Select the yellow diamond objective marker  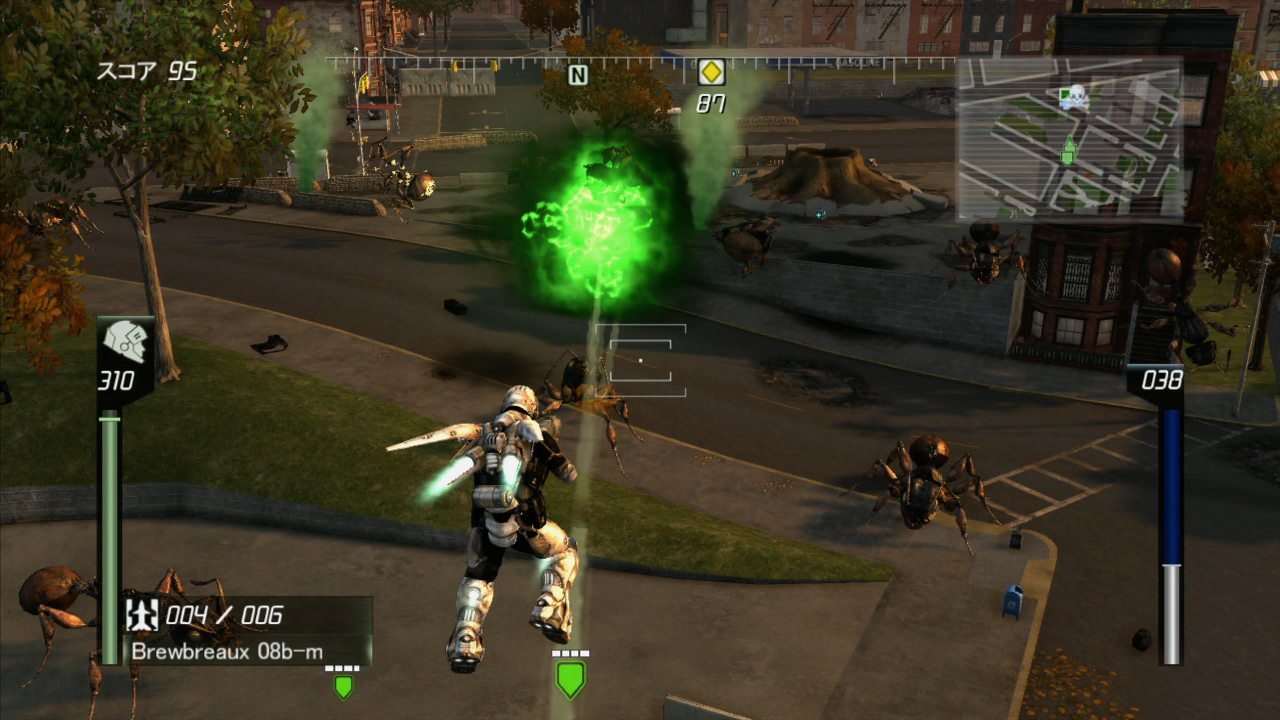point(711,72)
